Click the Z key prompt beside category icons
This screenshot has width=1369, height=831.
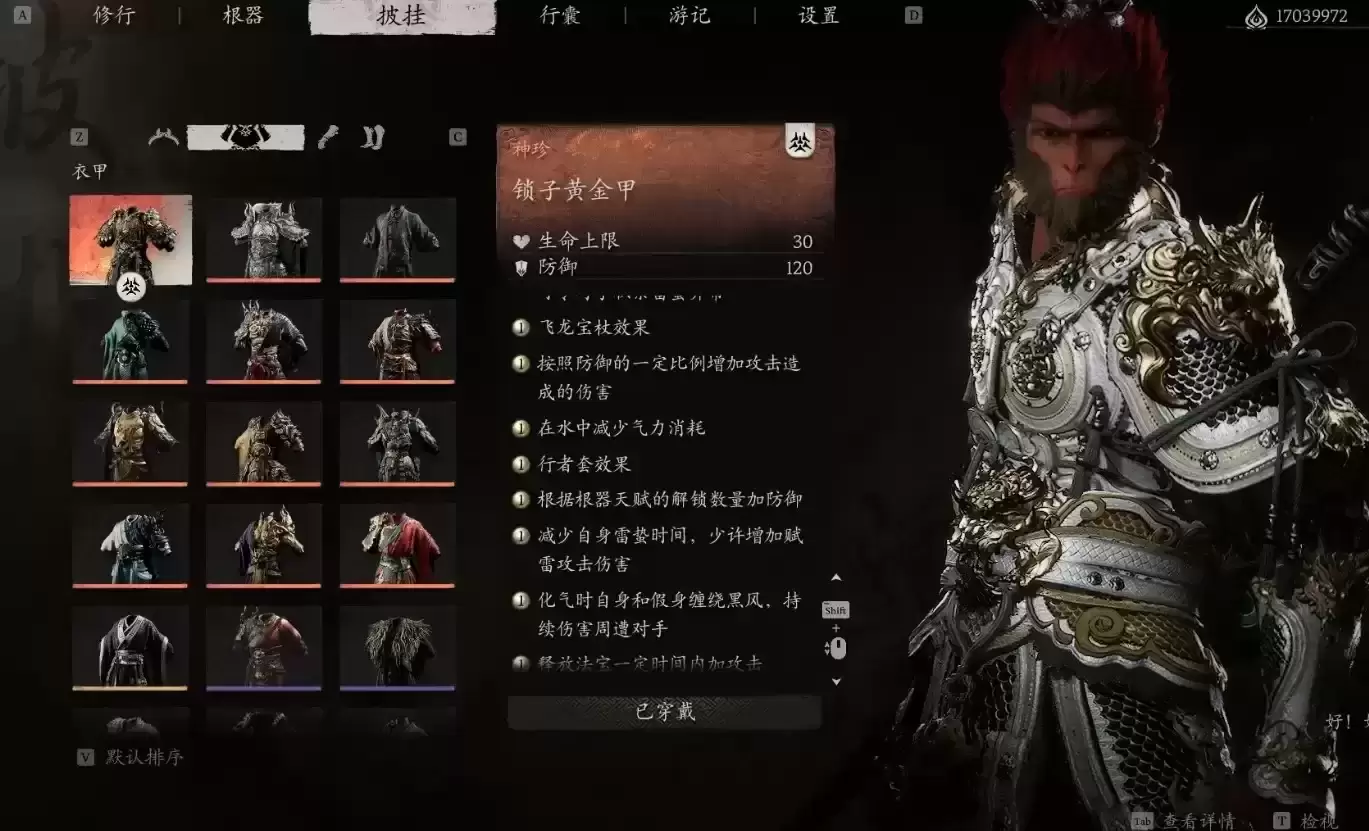point(79,138)
